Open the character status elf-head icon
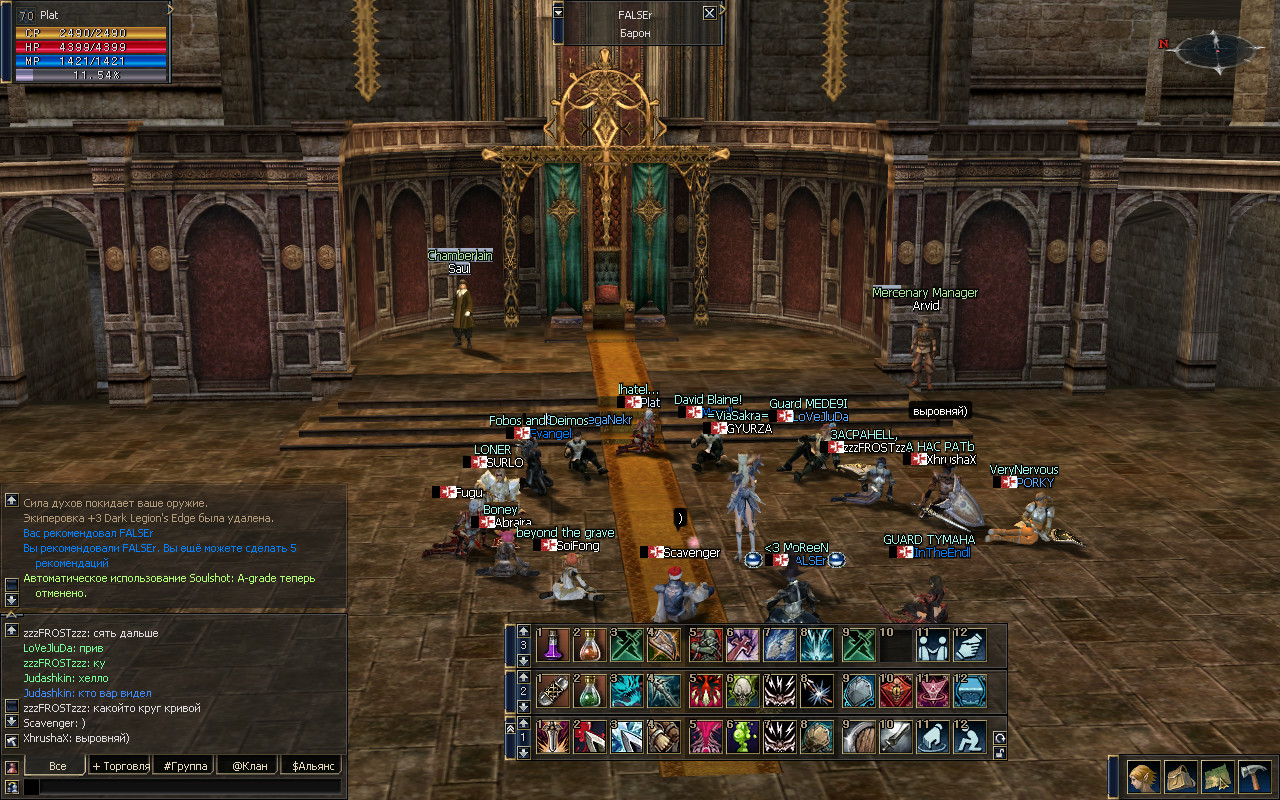This screenshot has height=800, width=1280. [1143, 777]
